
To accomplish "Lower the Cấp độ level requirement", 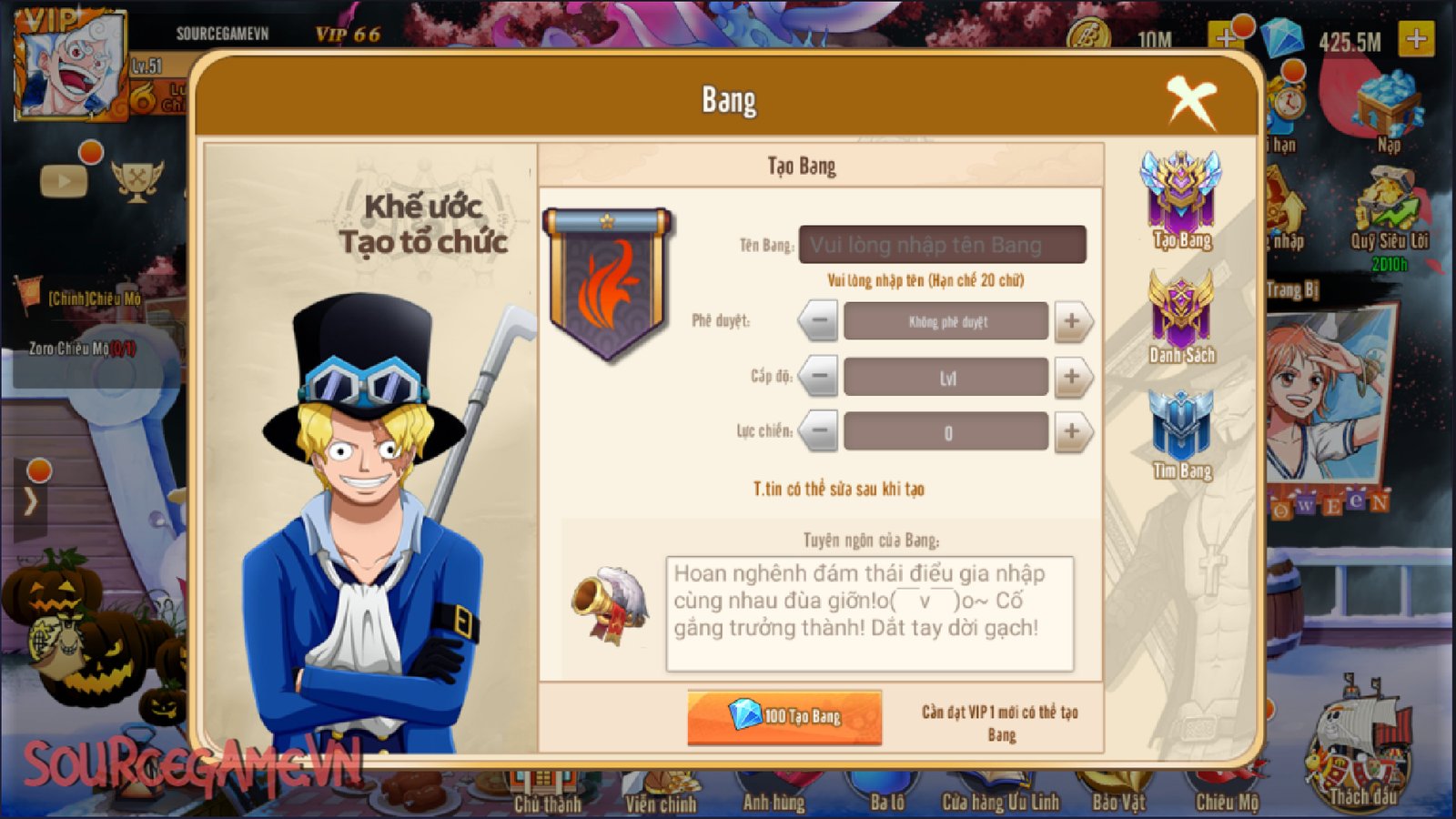I will (819, 377).
